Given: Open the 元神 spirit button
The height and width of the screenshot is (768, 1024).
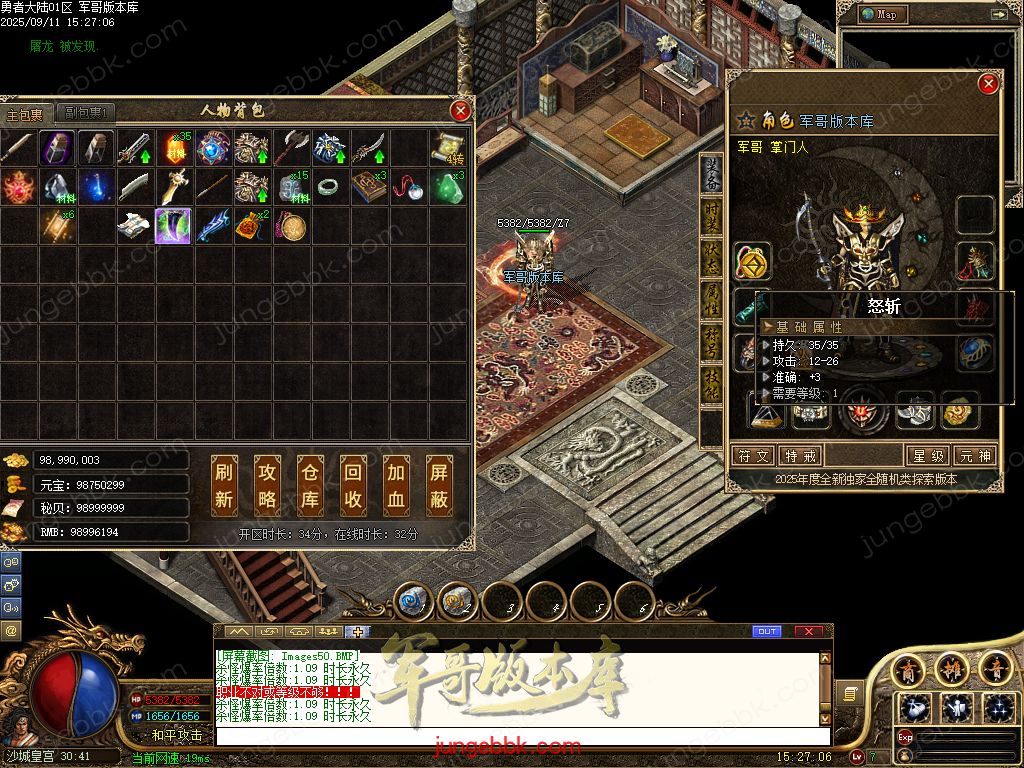Looking at the screenshot, I should (974, 456).
